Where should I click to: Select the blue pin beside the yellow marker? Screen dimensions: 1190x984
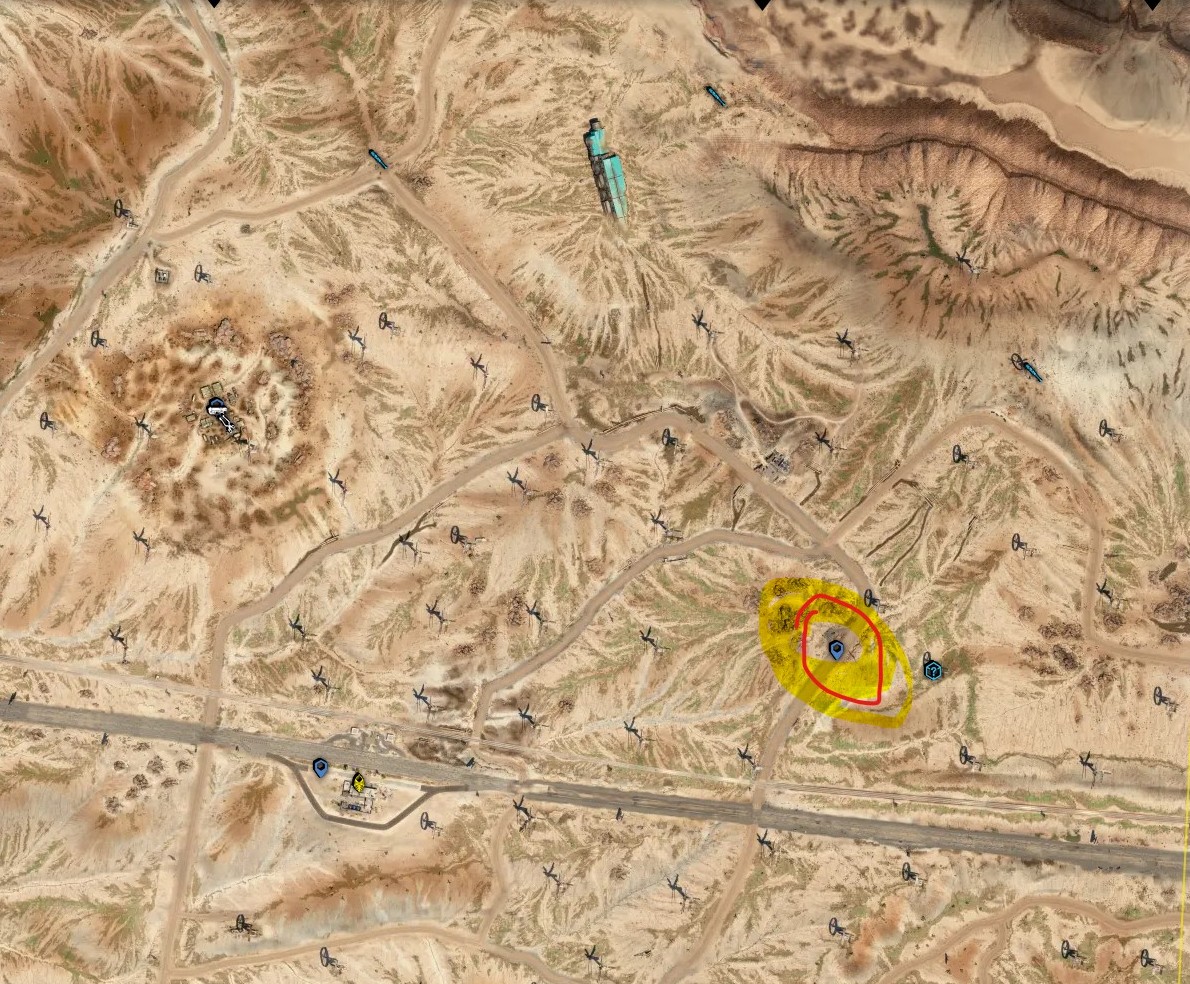click(x=321, y=768)
